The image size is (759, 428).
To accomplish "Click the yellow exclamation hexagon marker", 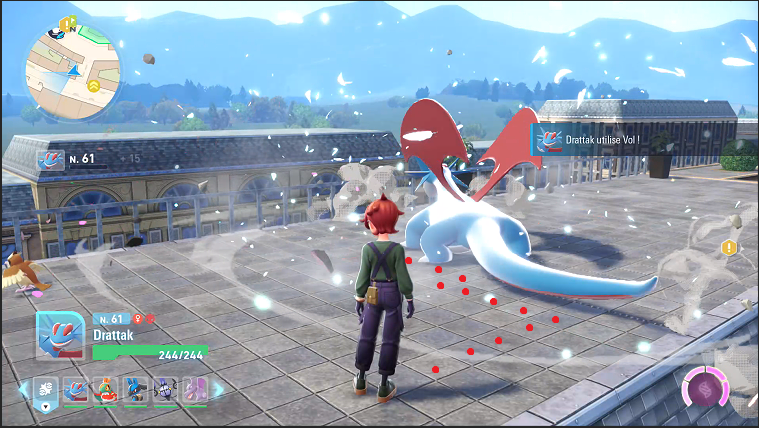I will click(729, 247).
